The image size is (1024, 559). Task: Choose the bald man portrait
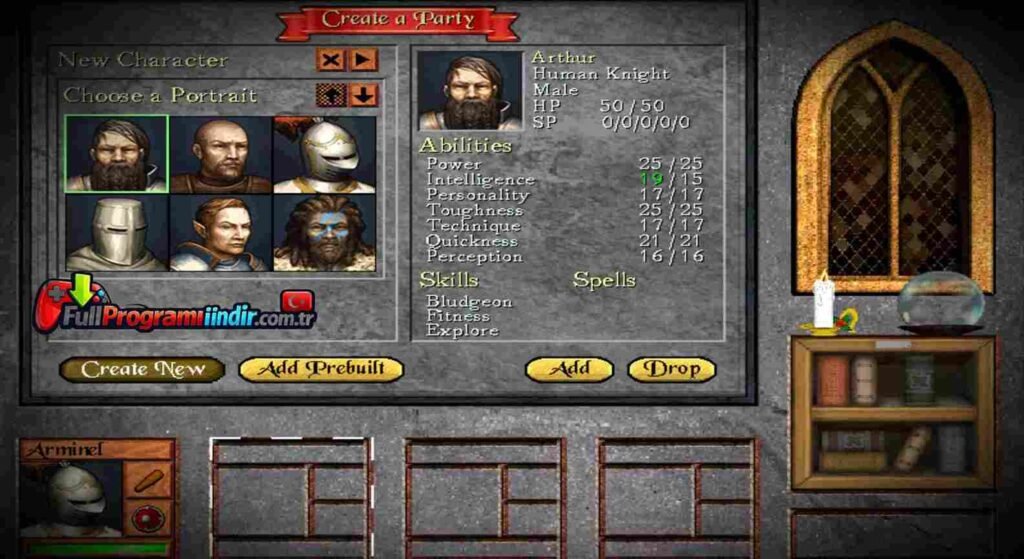click(221, 154)
